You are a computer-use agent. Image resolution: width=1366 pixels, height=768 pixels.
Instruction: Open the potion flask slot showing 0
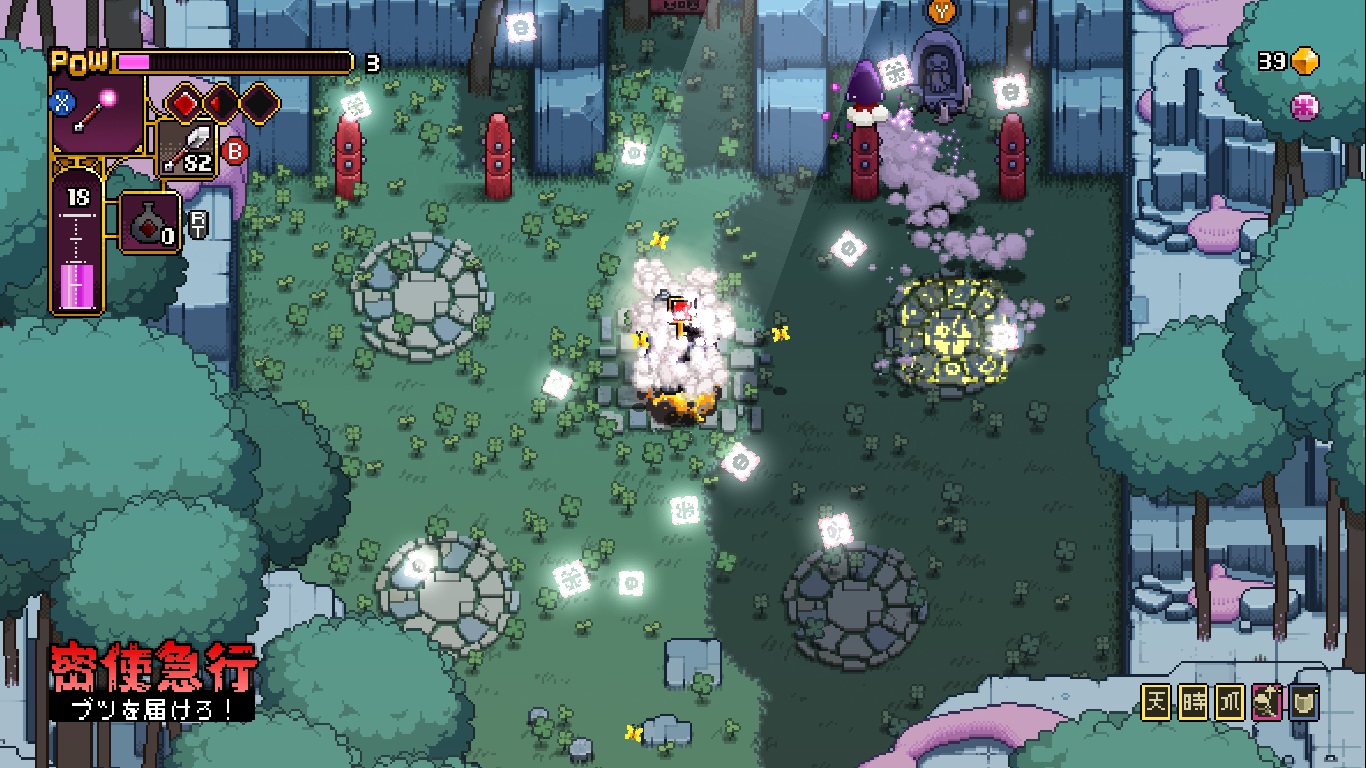point(149,221)
